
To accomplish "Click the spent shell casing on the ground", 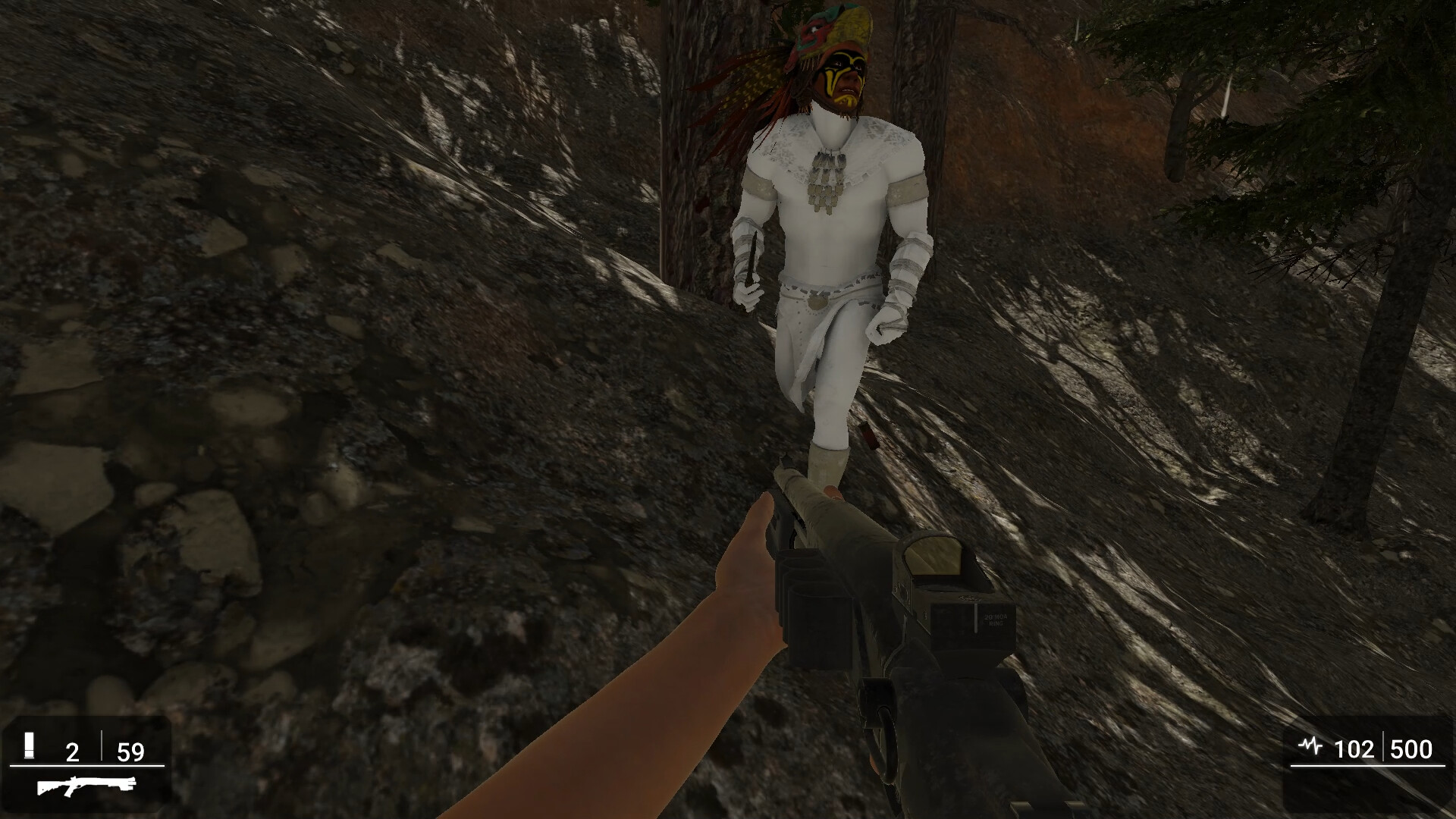I will coord(868,436).
